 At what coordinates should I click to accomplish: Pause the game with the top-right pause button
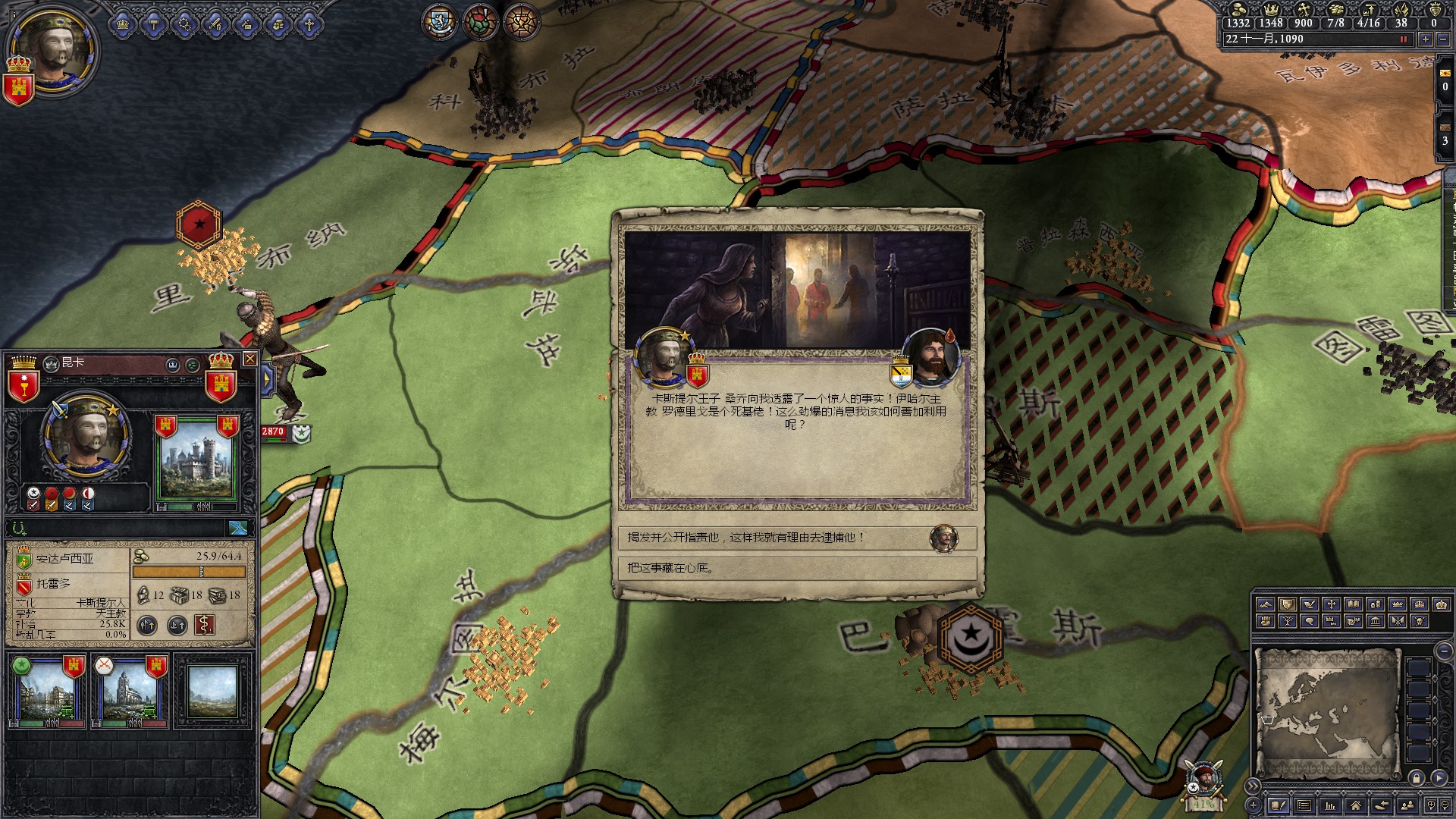1405,39
